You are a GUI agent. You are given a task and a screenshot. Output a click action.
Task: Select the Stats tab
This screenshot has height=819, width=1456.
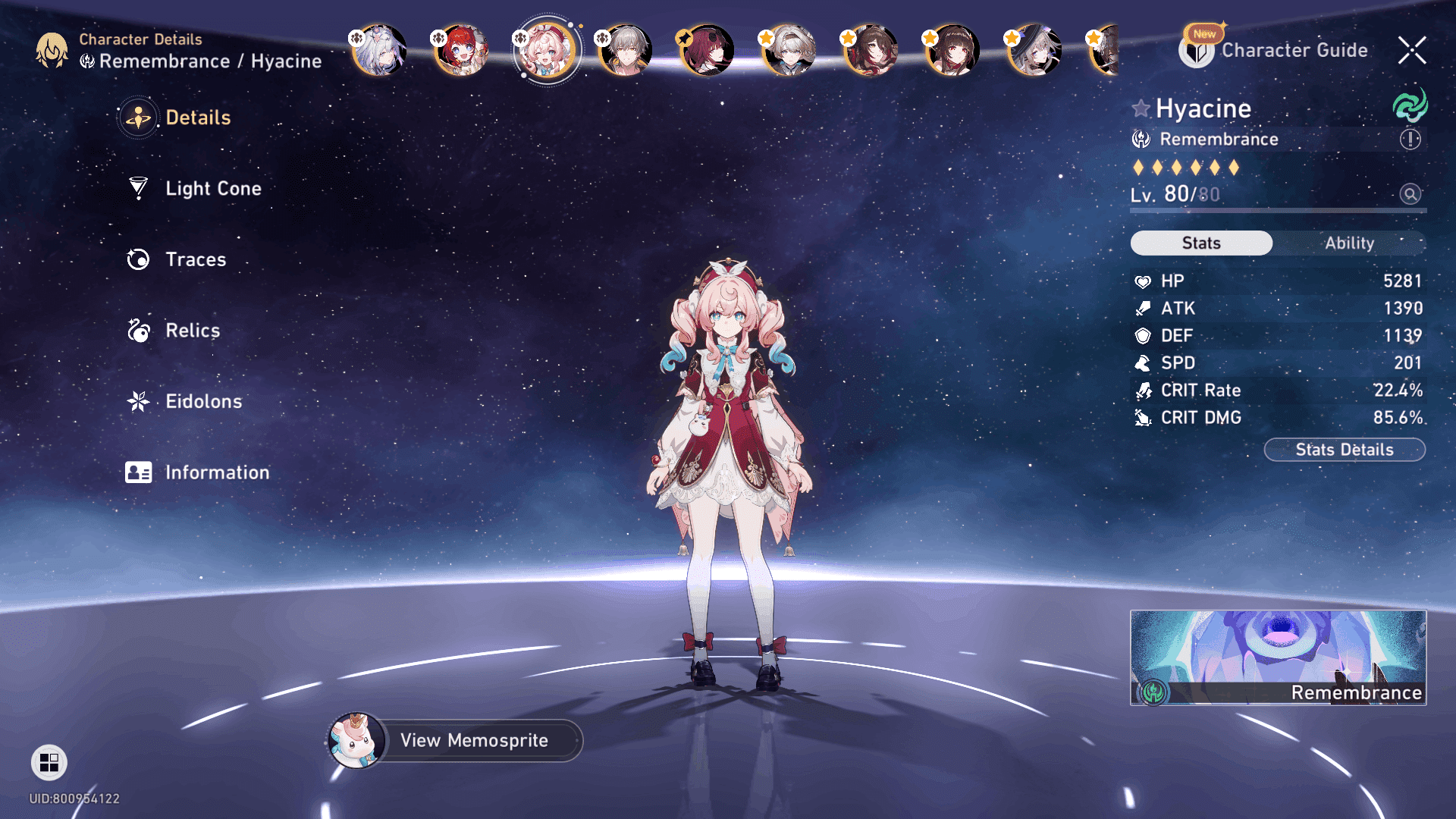coord(1201,243)
